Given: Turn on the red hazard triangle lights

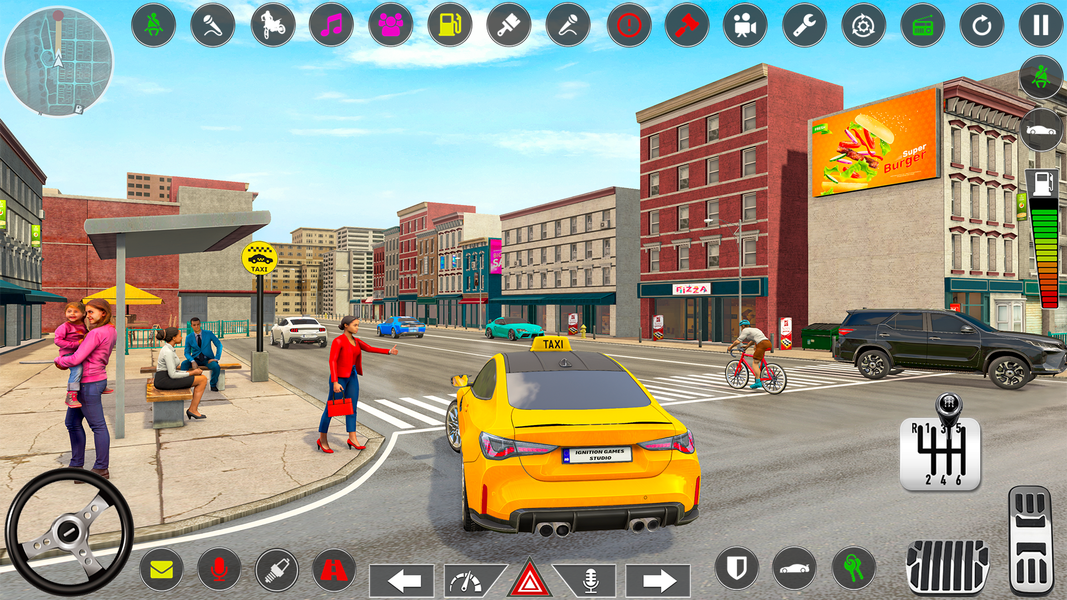Looking at the screenshot, I should 530,580.
